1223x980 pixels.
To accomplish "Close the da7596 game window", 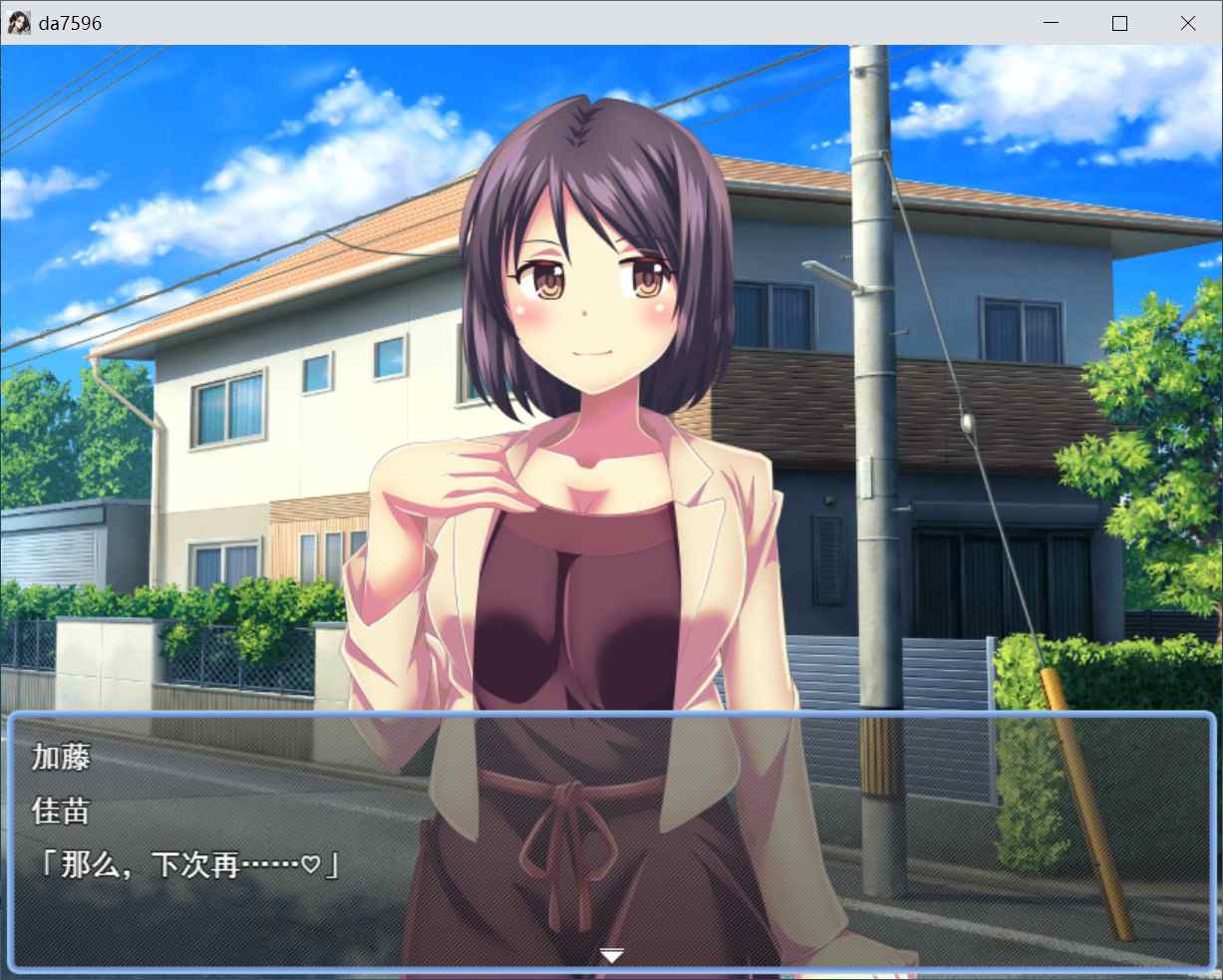I will [x=1187, y=23].
